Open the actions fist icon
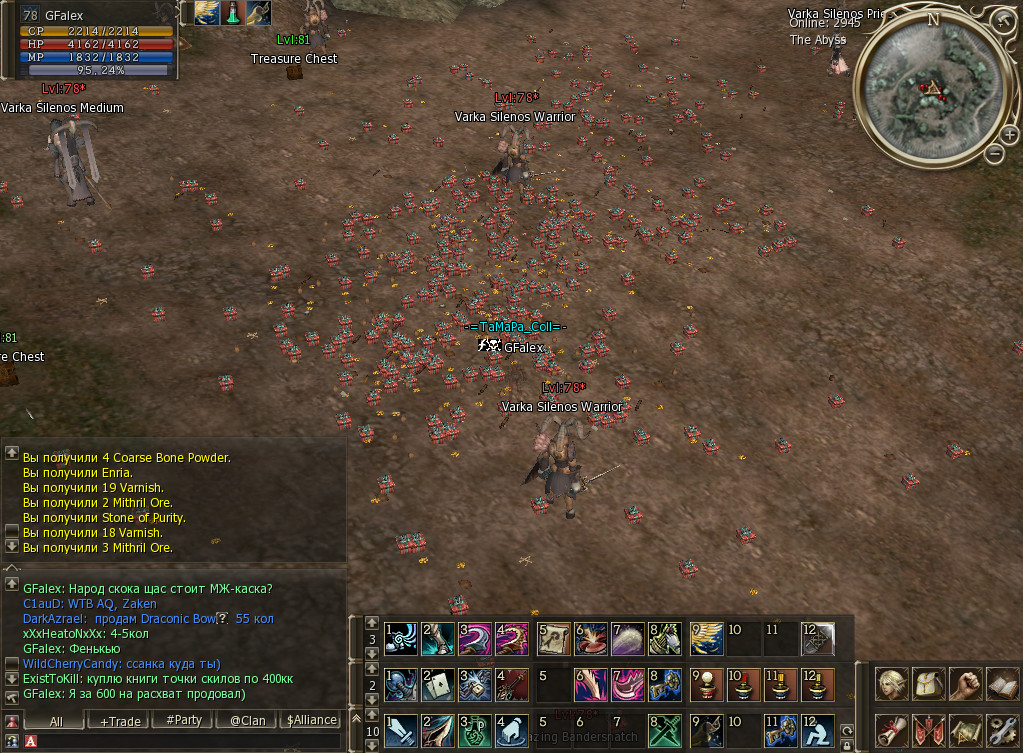 [965, 684]
